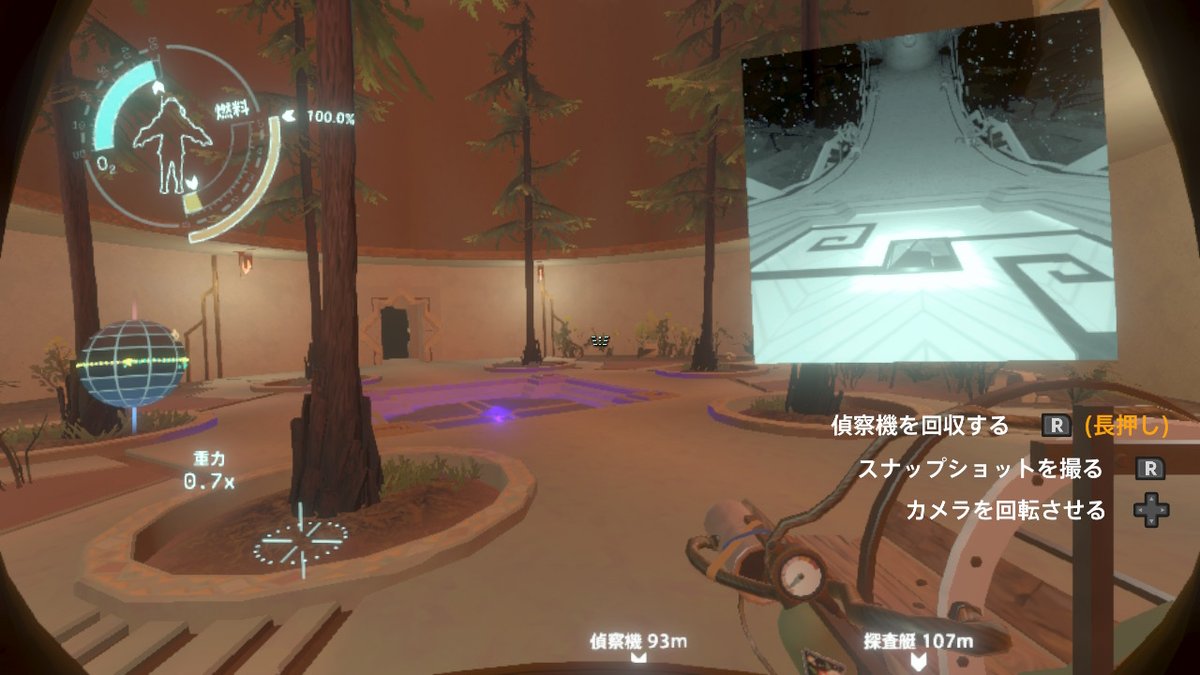Select the wireframe globe orientation indicator
The height and width of the screenshot is (675, 1200).
131,363
